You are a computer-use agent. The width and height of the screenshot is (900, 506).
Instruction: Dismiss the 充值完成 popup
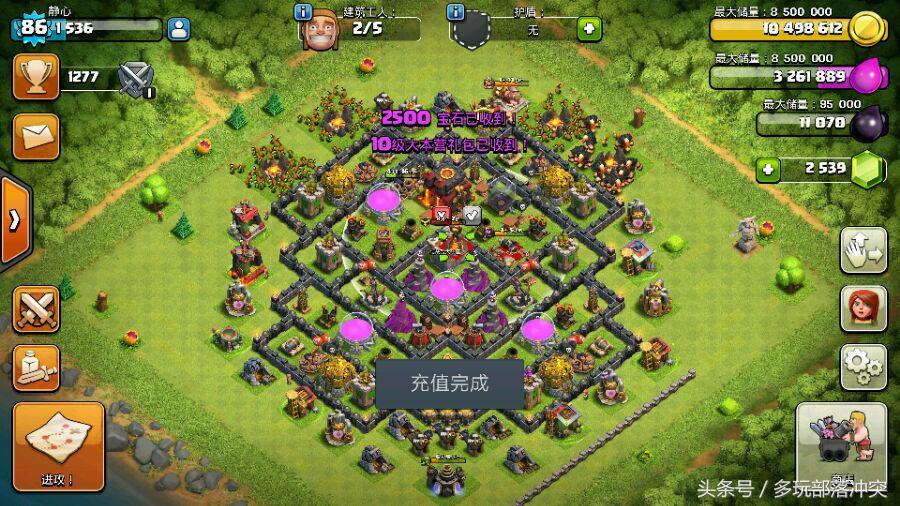(x=450, y=384)
